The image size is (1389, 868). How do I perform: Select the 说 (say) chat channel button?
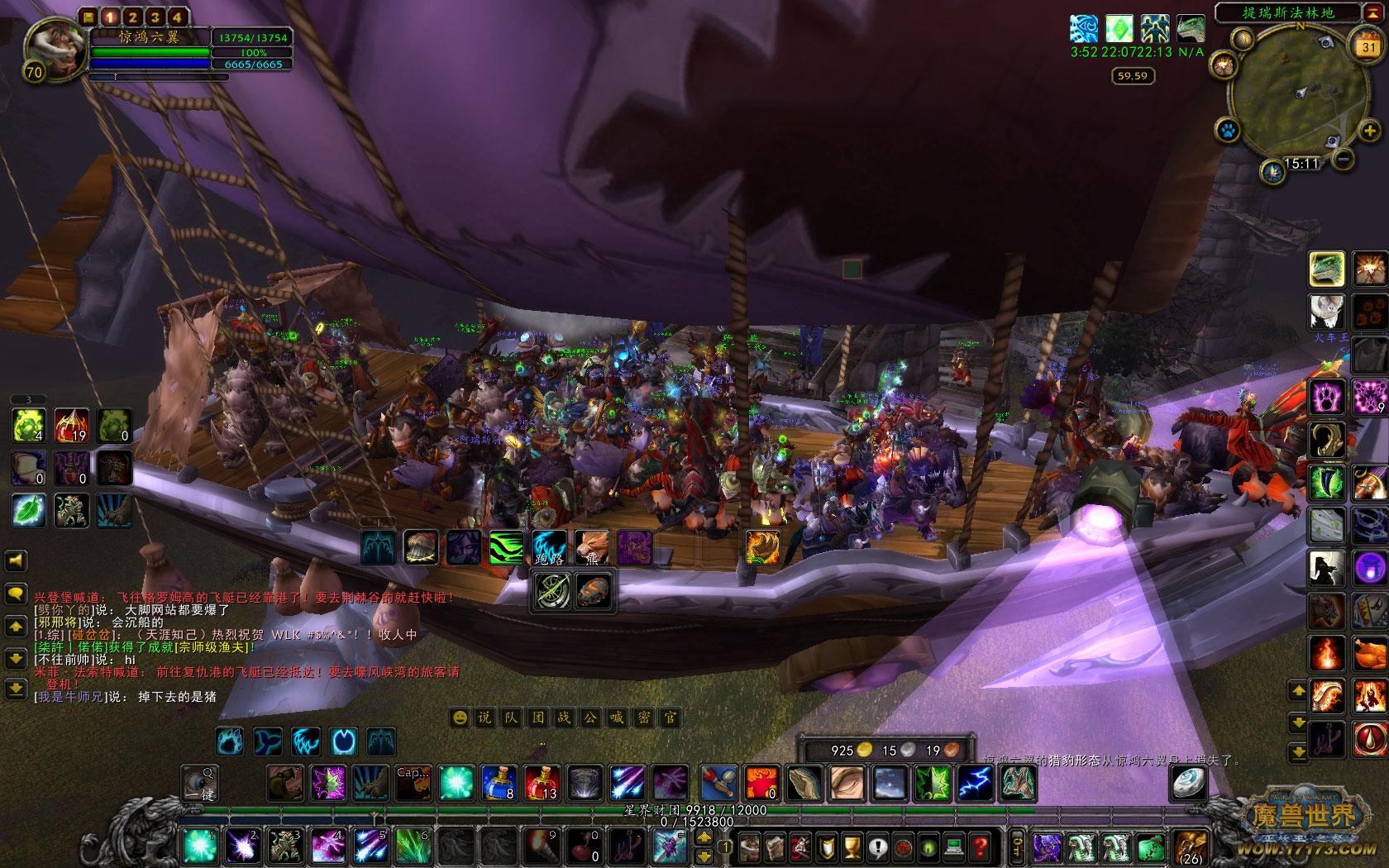point(484,718)
